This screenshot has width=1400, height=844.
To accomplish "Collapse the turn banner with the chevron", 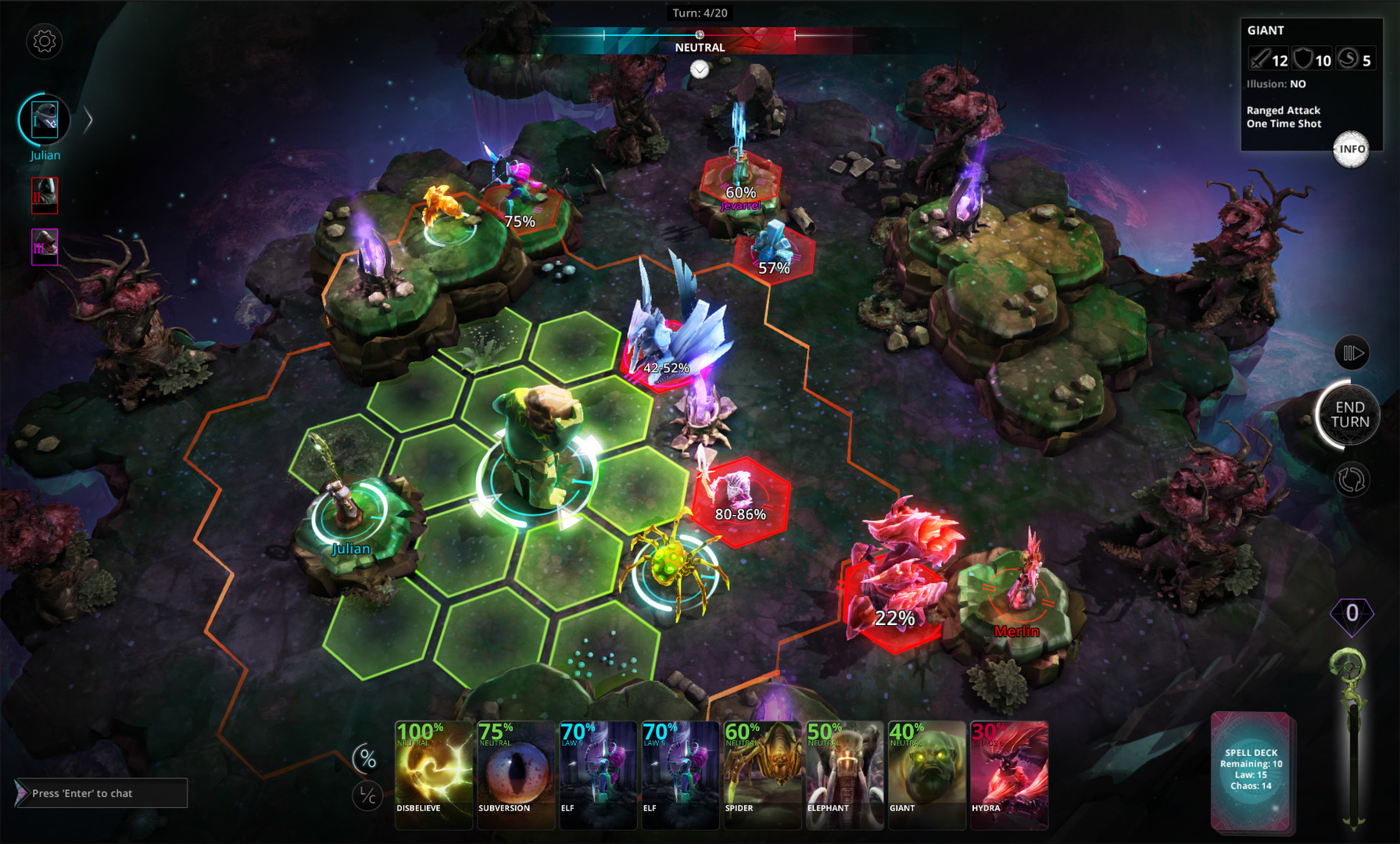I will tap(698, 70).
